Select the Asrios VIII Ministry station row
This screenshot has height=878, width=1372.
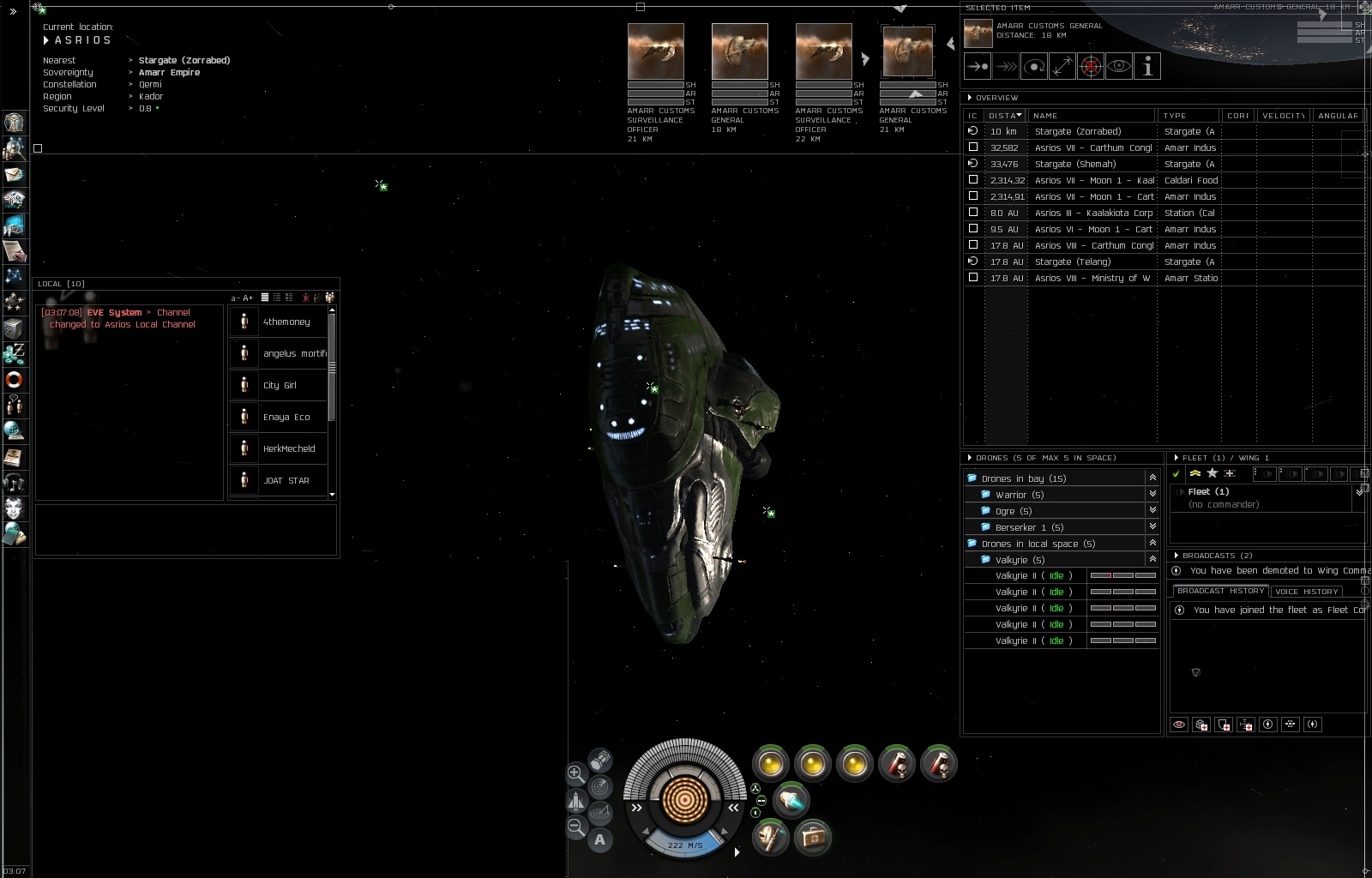(x=1092, y=278)
